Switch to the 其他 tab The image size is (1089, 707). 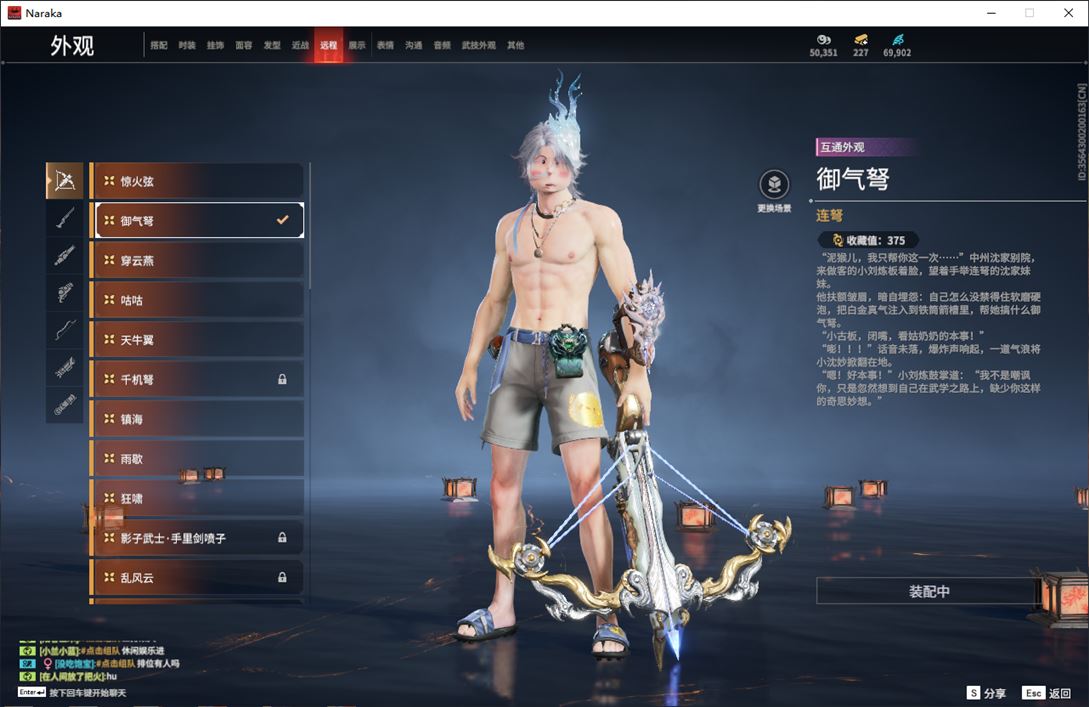click(515, 45)
